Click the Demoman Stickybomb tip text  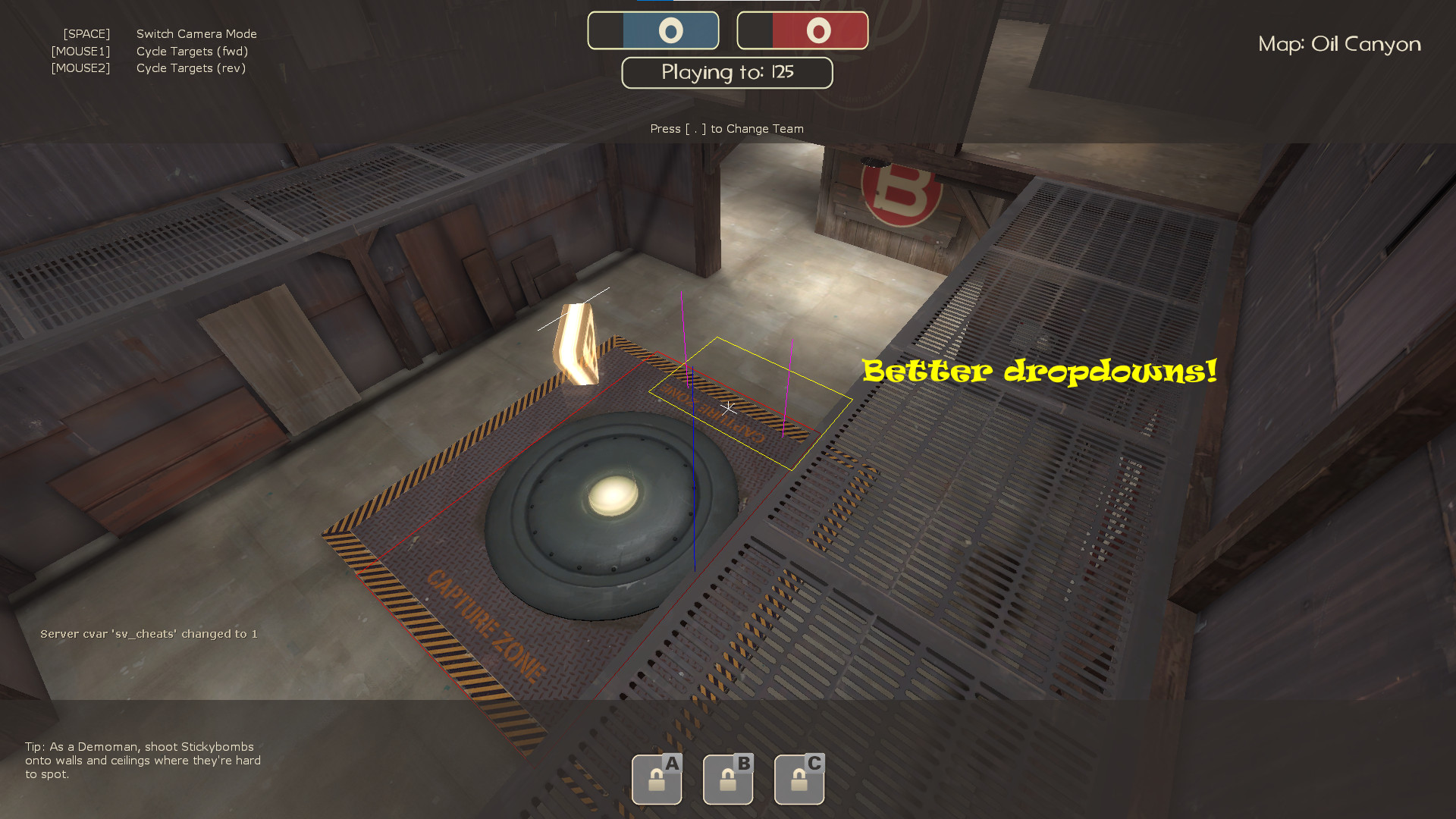click(x=143, y=761)
